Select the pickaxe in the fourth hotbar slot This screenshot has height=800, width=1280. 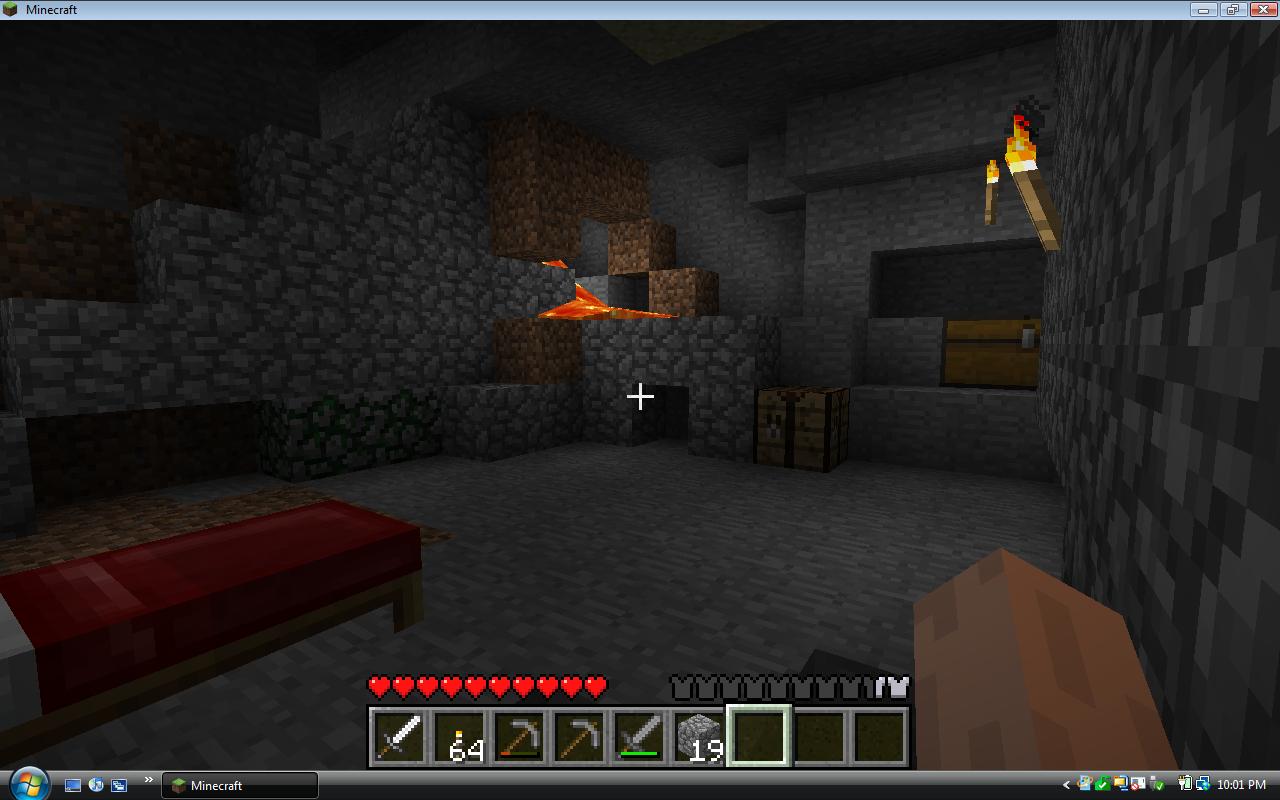pyautogui.click(x=578, y=735)
